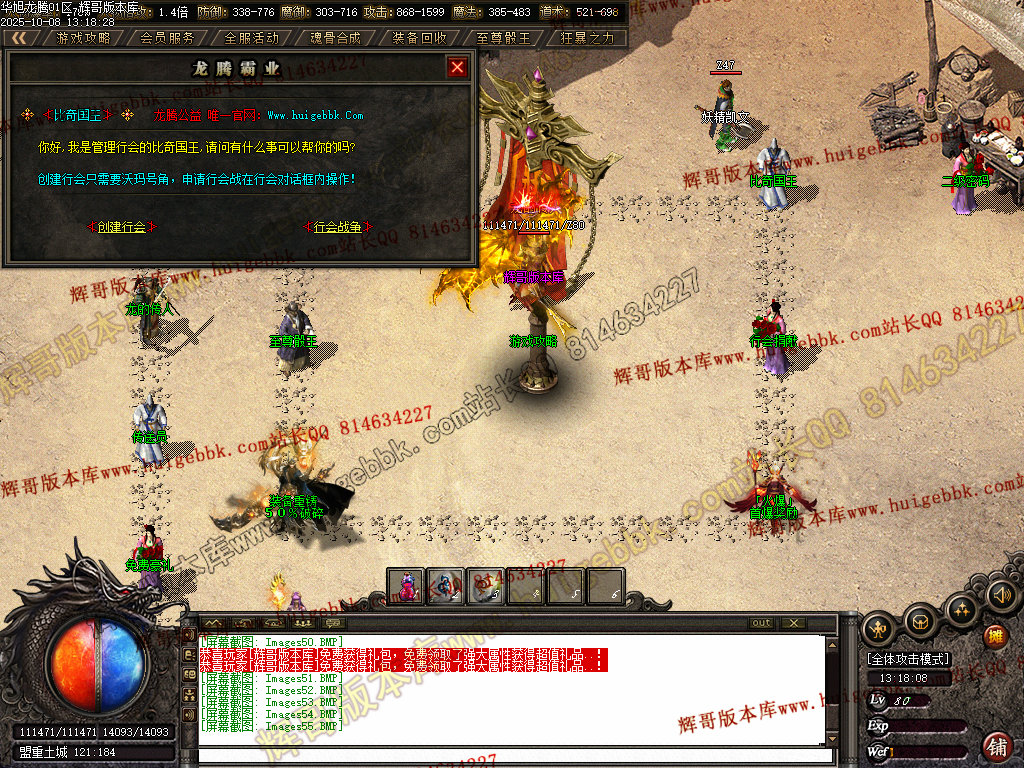Open the 全服活动 menu
The image size is (1024, 768).
click(x=251, y=38)
